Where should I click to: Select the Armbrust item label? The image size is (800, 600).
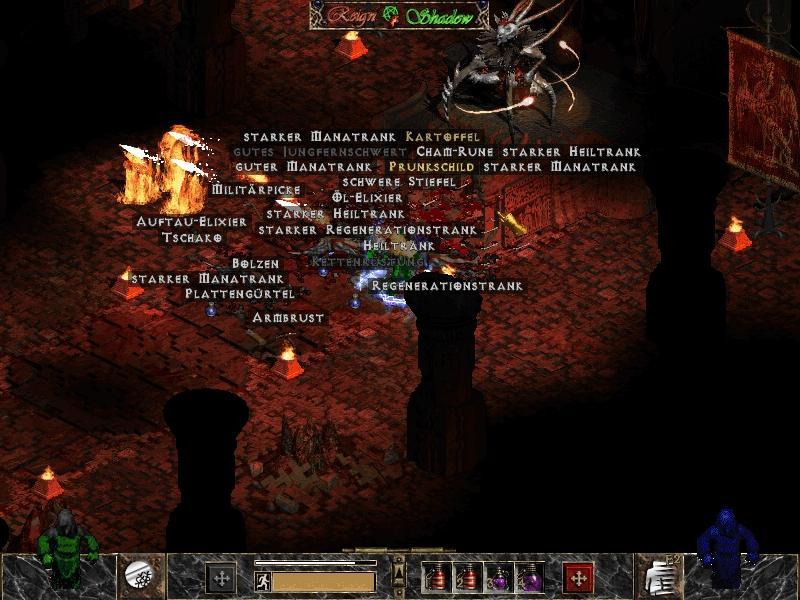point(288,317)
